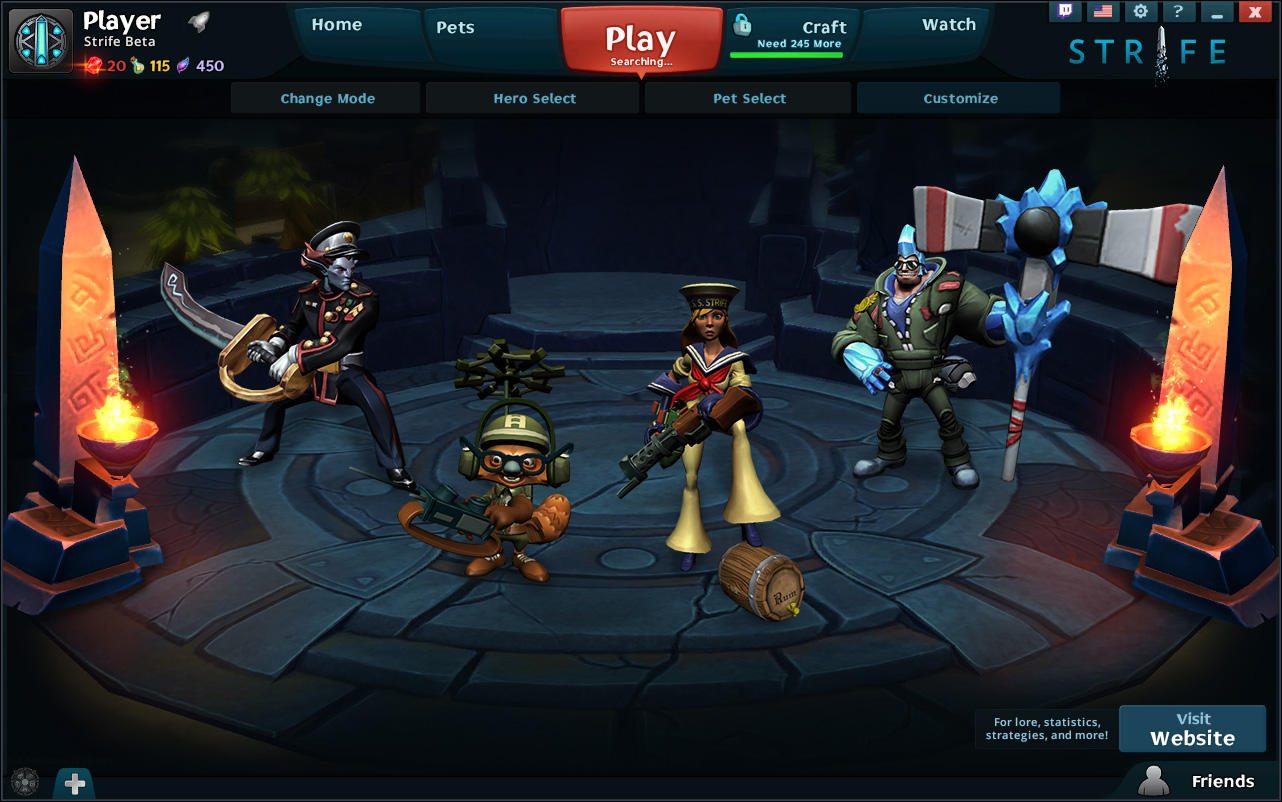Click the rocket icon beside player name
Screen dimensions: 1282x802
197,22
